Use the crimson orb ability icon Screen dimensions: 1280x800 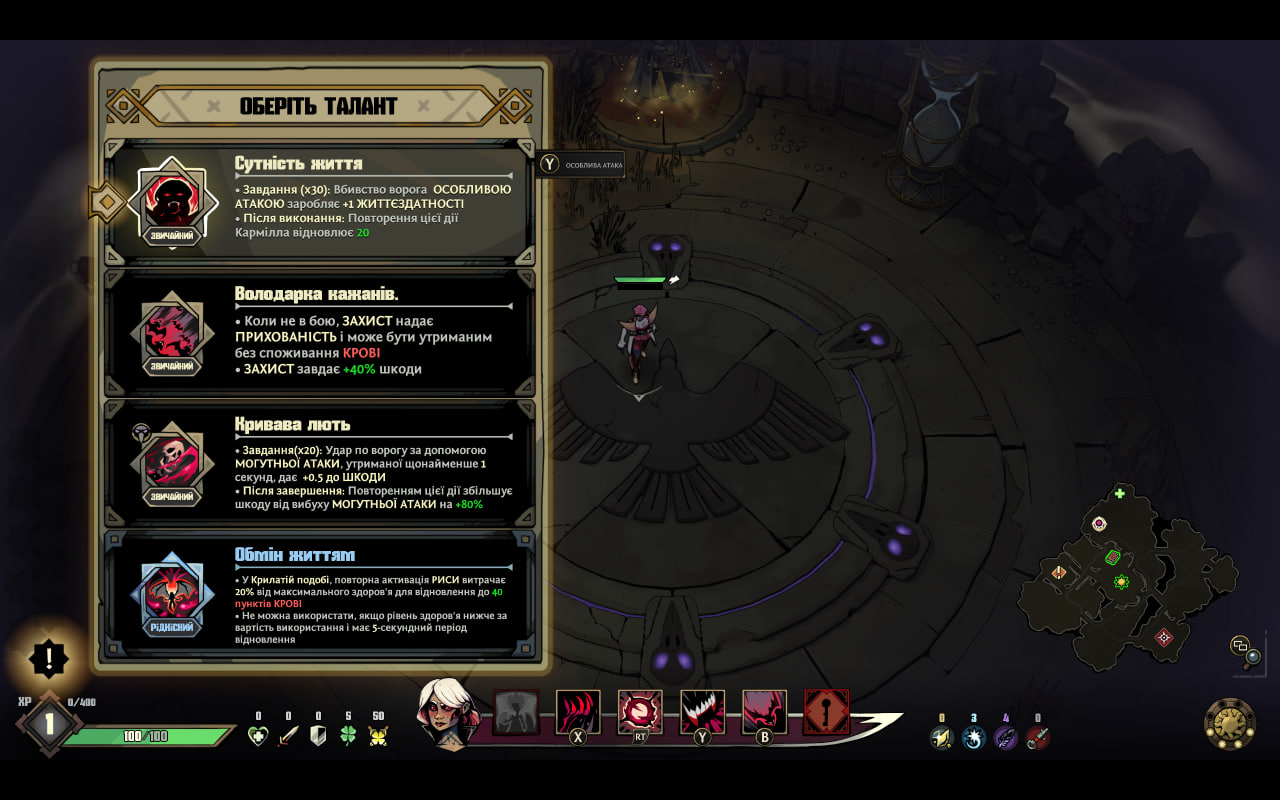(x=640, y=711)
